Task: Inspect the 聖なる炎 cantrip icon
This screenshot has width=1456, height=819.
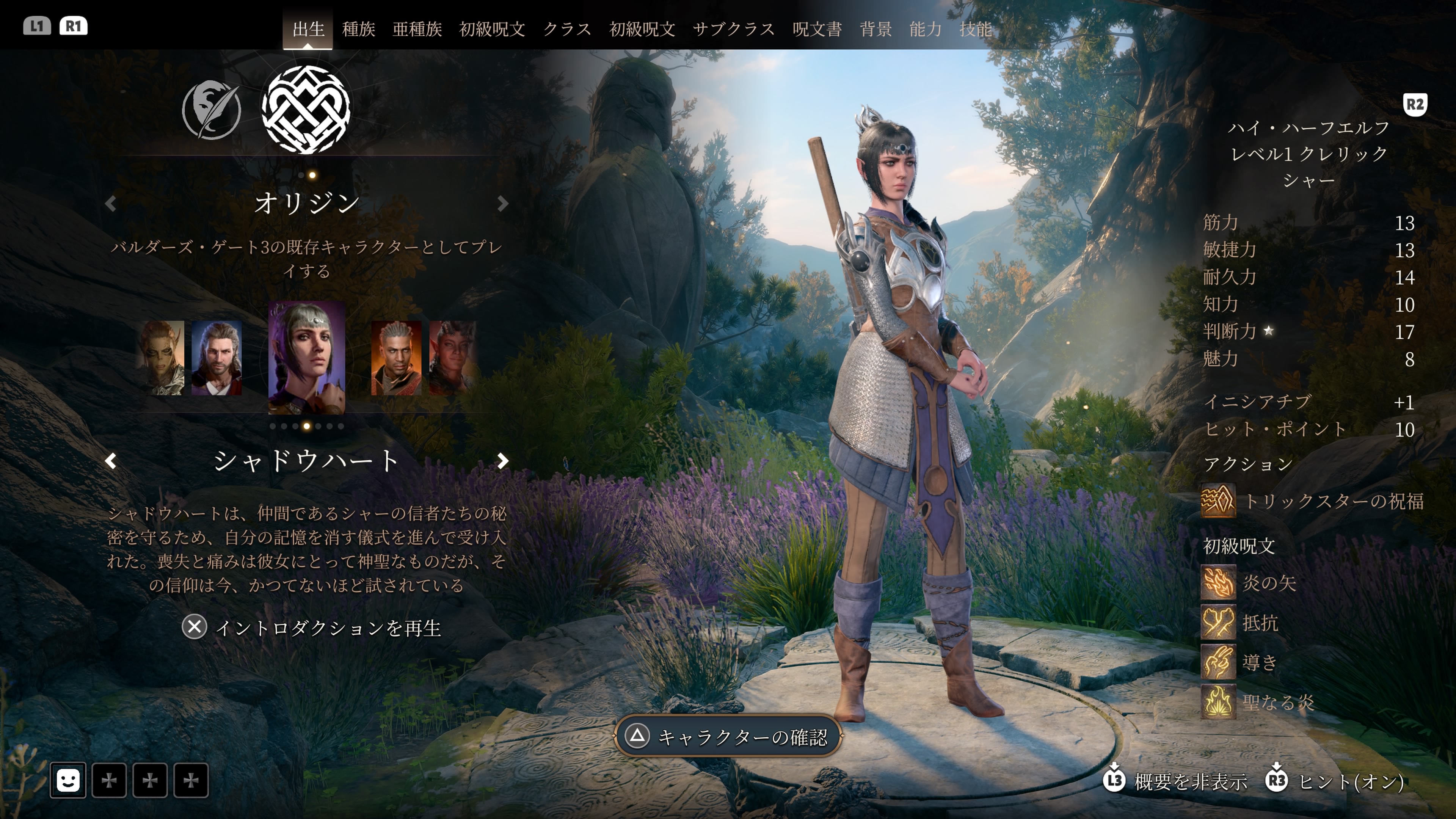Action: 1218,702
